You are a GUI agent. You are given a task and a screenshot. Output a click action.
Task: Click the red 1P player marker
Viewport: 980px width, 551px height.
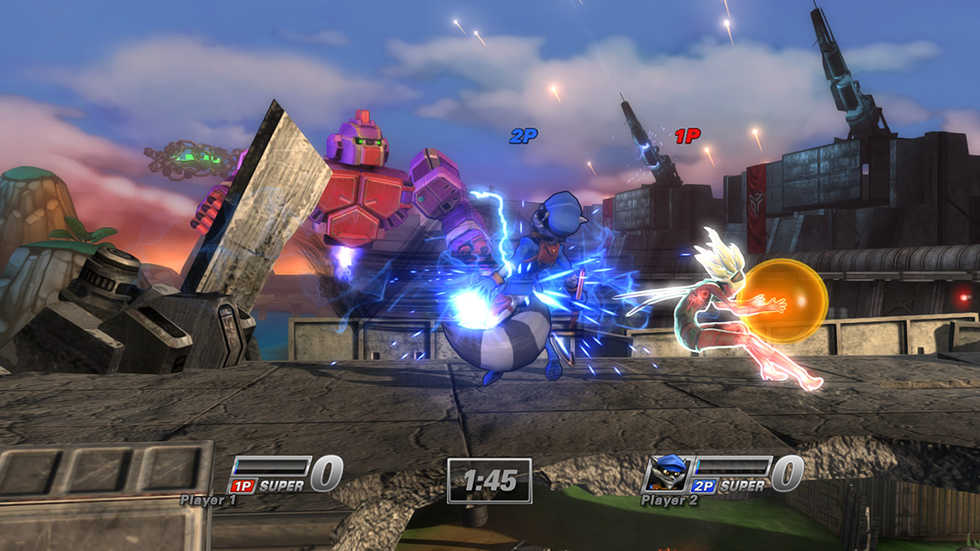(x=687, y=136)
